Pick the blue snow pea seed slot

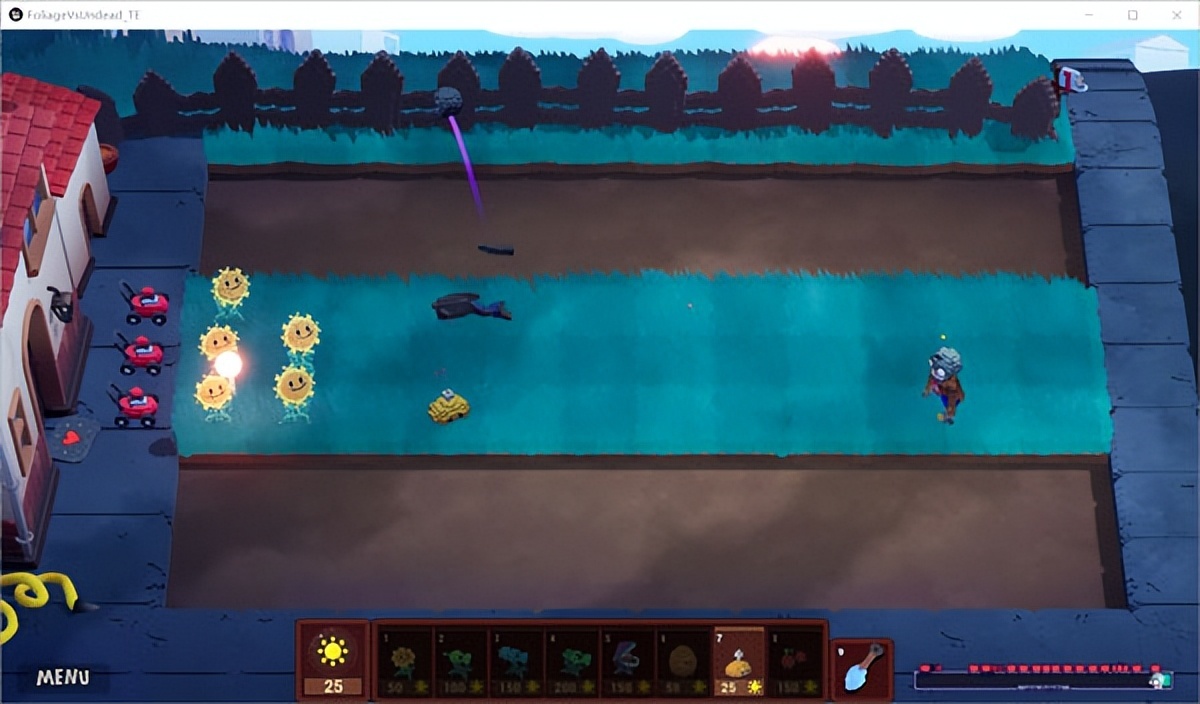(x=515, y=662)
